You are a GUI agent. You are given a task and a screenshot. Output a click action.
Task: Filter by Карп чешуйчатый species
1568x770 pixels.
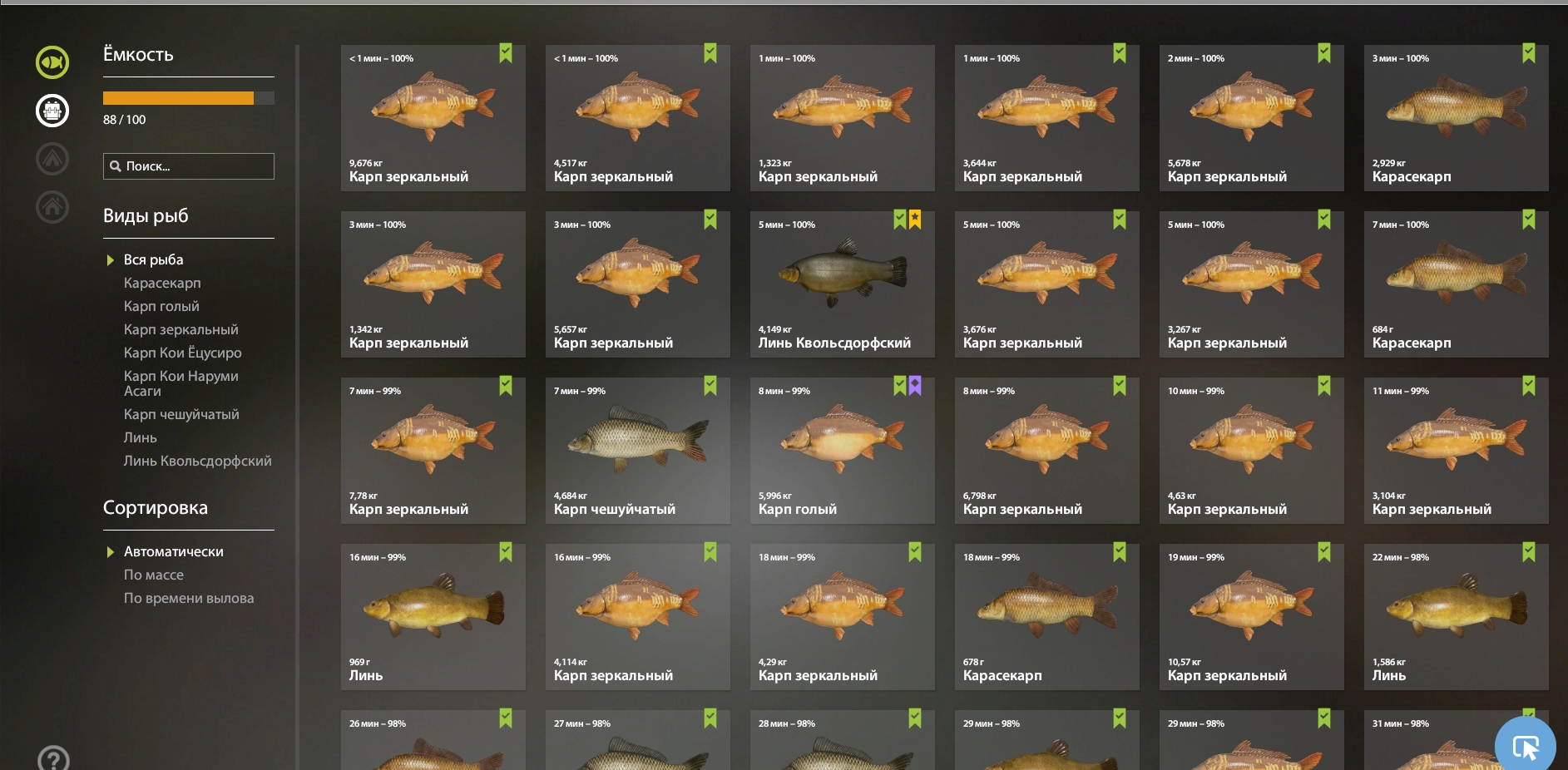point(181,415)
